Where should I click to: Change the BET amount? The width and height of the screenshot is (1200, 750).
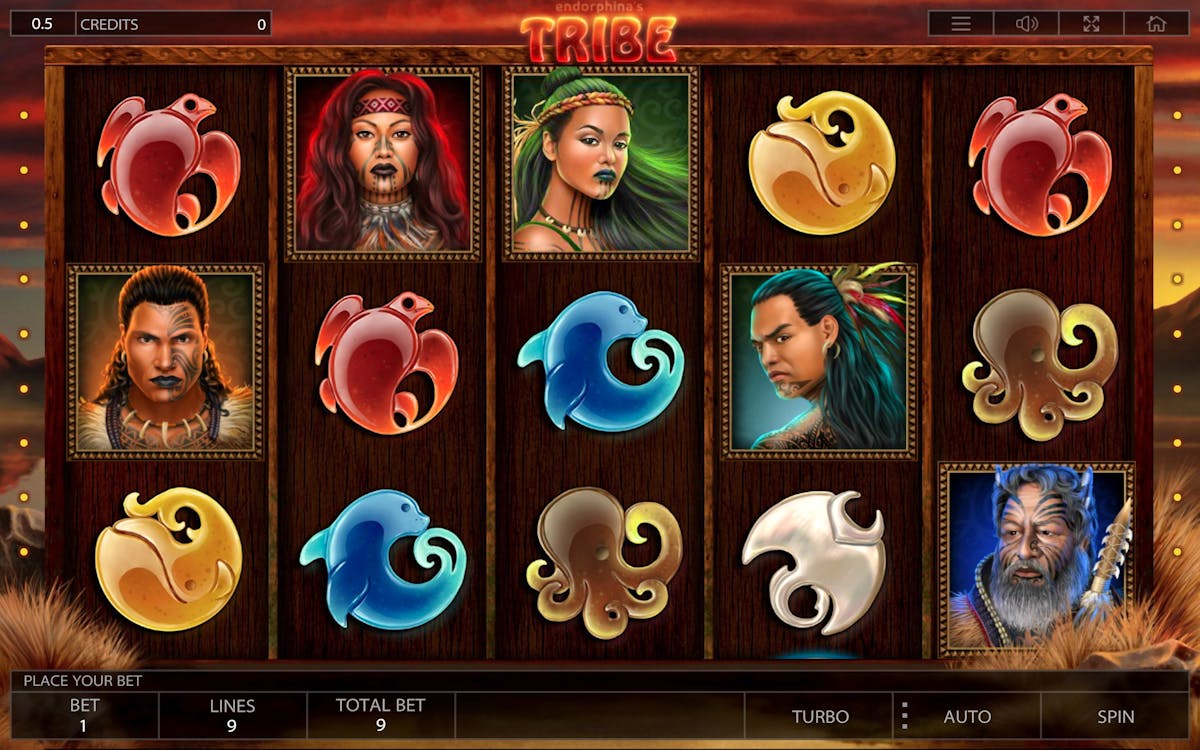point(84,716)
